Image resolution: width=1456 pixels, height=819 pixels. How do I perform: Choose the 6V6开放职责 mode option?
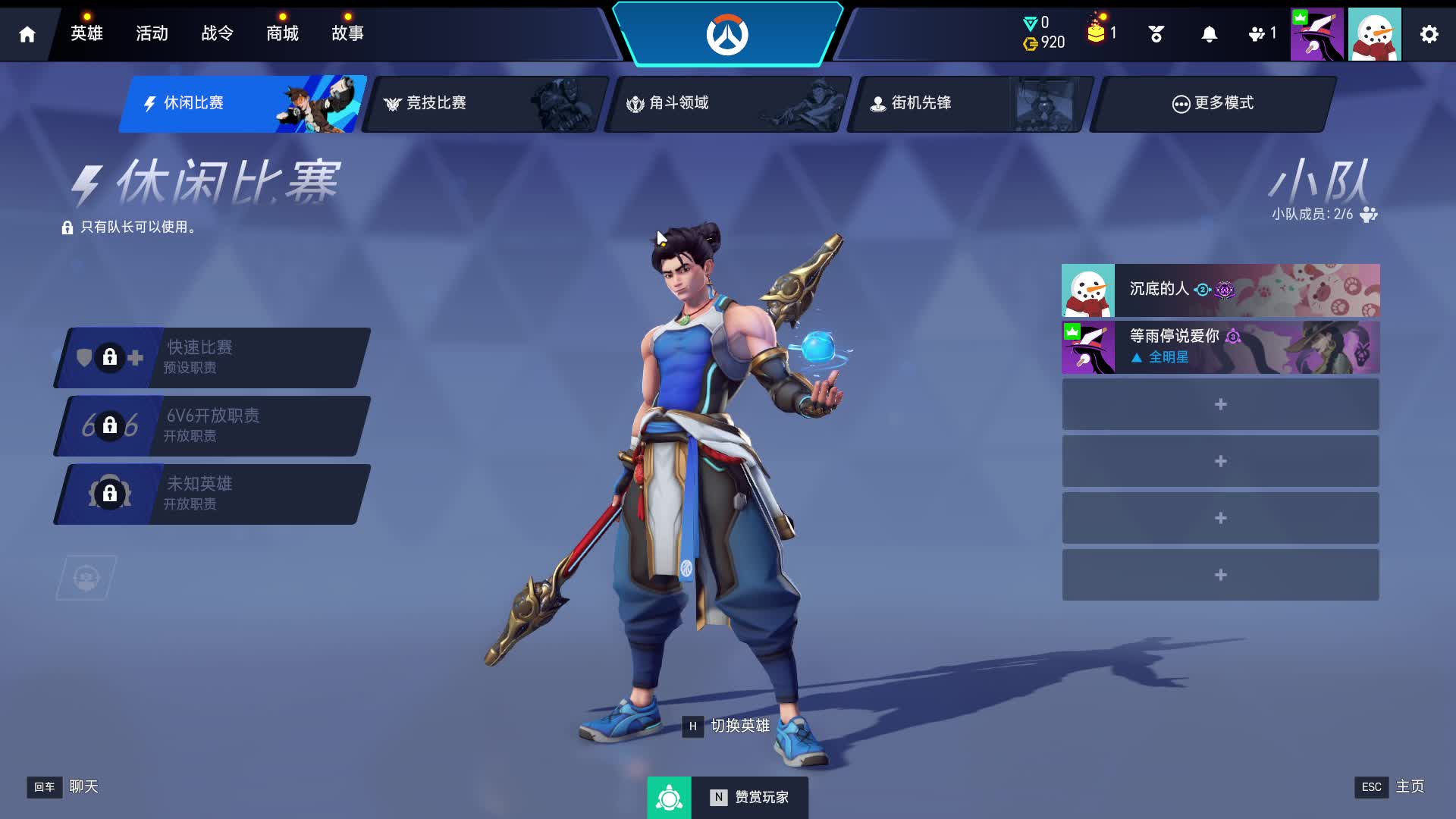pos(212,426)
